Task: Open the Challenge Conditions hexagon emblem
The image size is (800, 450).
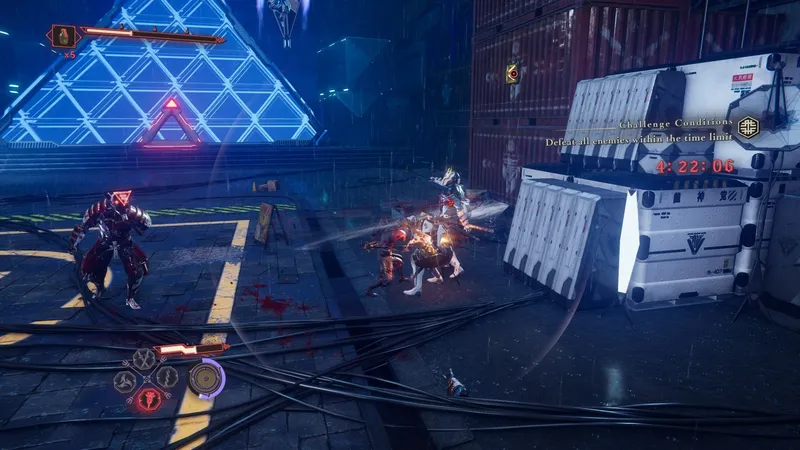Action: tap(748, 125)
